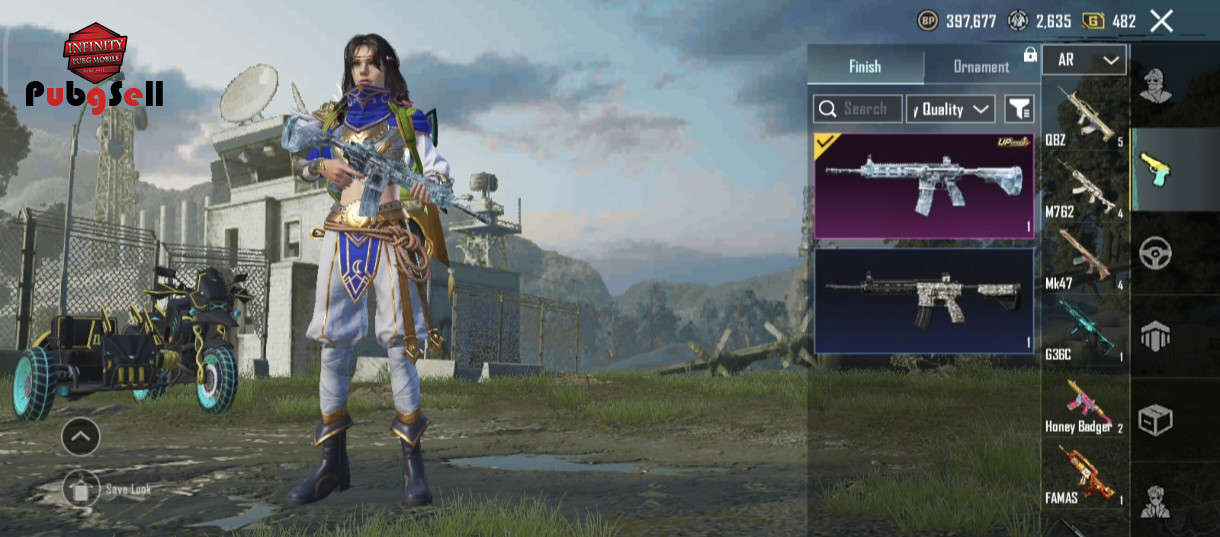1220x537 pixels.
Task: Select the G36C weapon entry
Action: click(1085, 331)
